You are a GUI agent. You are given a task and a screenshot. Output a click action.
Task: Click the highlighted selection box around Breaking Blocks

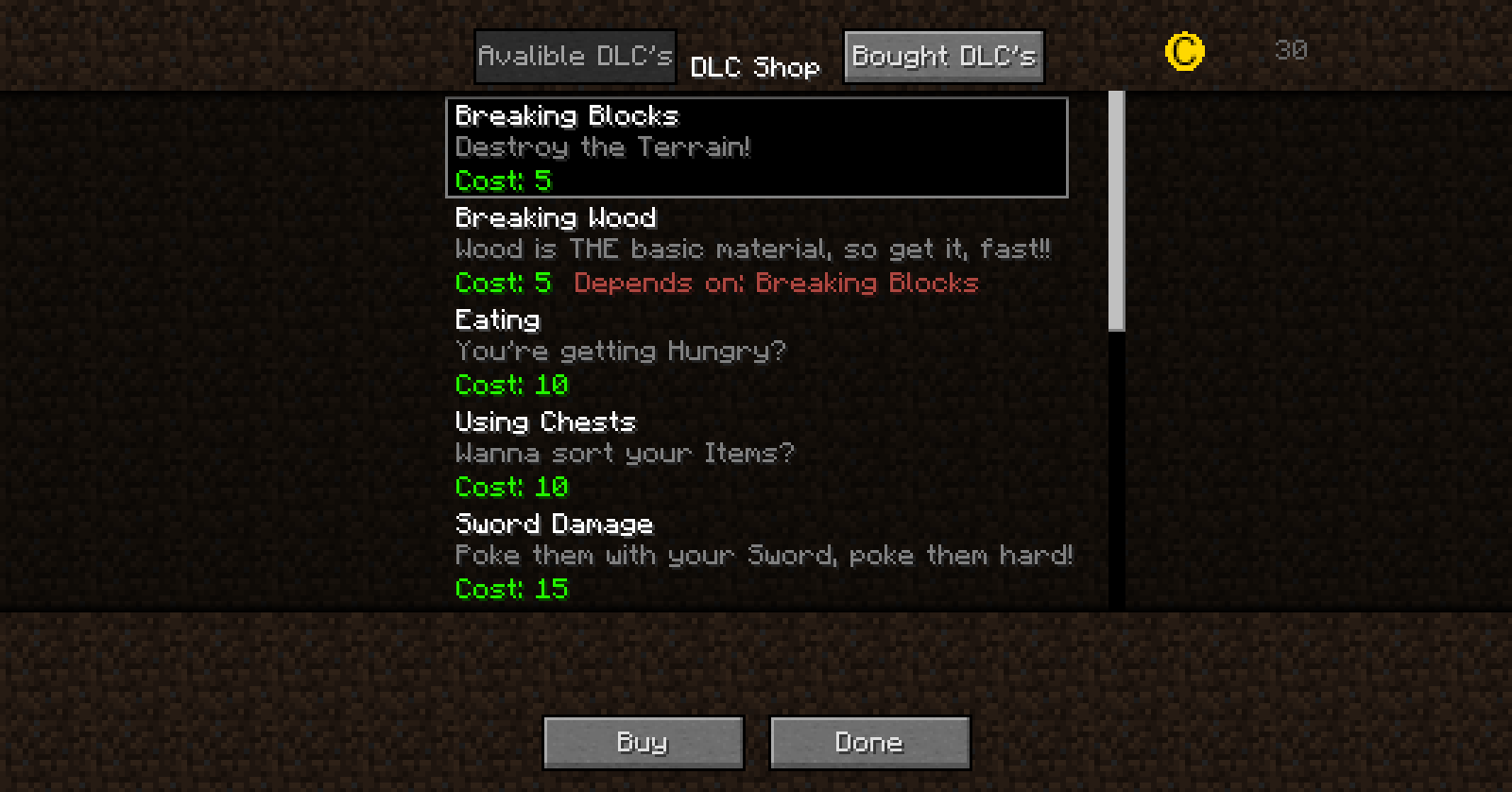[x=756, y=148]
